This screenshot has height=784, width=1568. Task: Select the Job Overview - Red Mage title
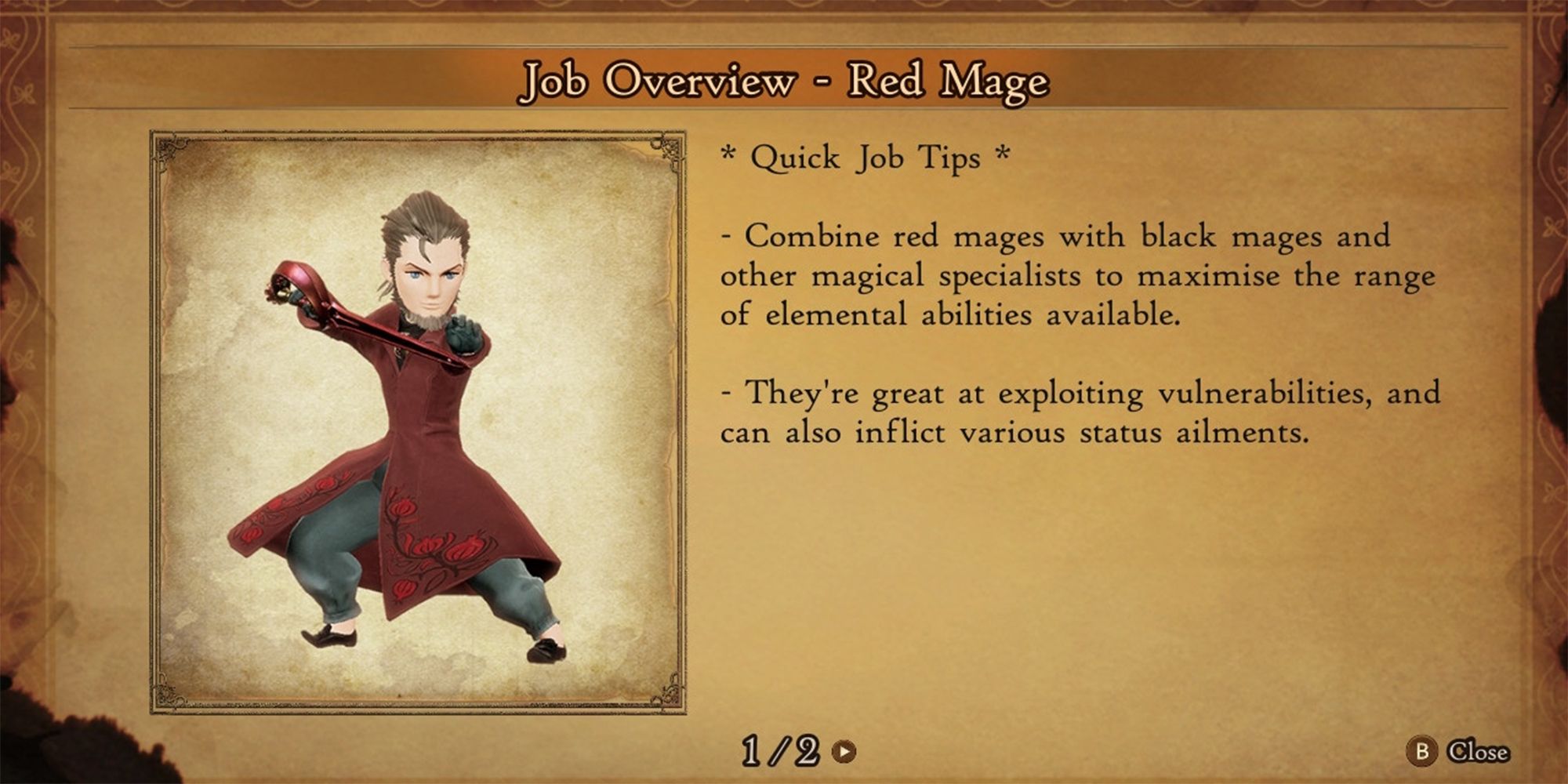(x=784, y=81)
